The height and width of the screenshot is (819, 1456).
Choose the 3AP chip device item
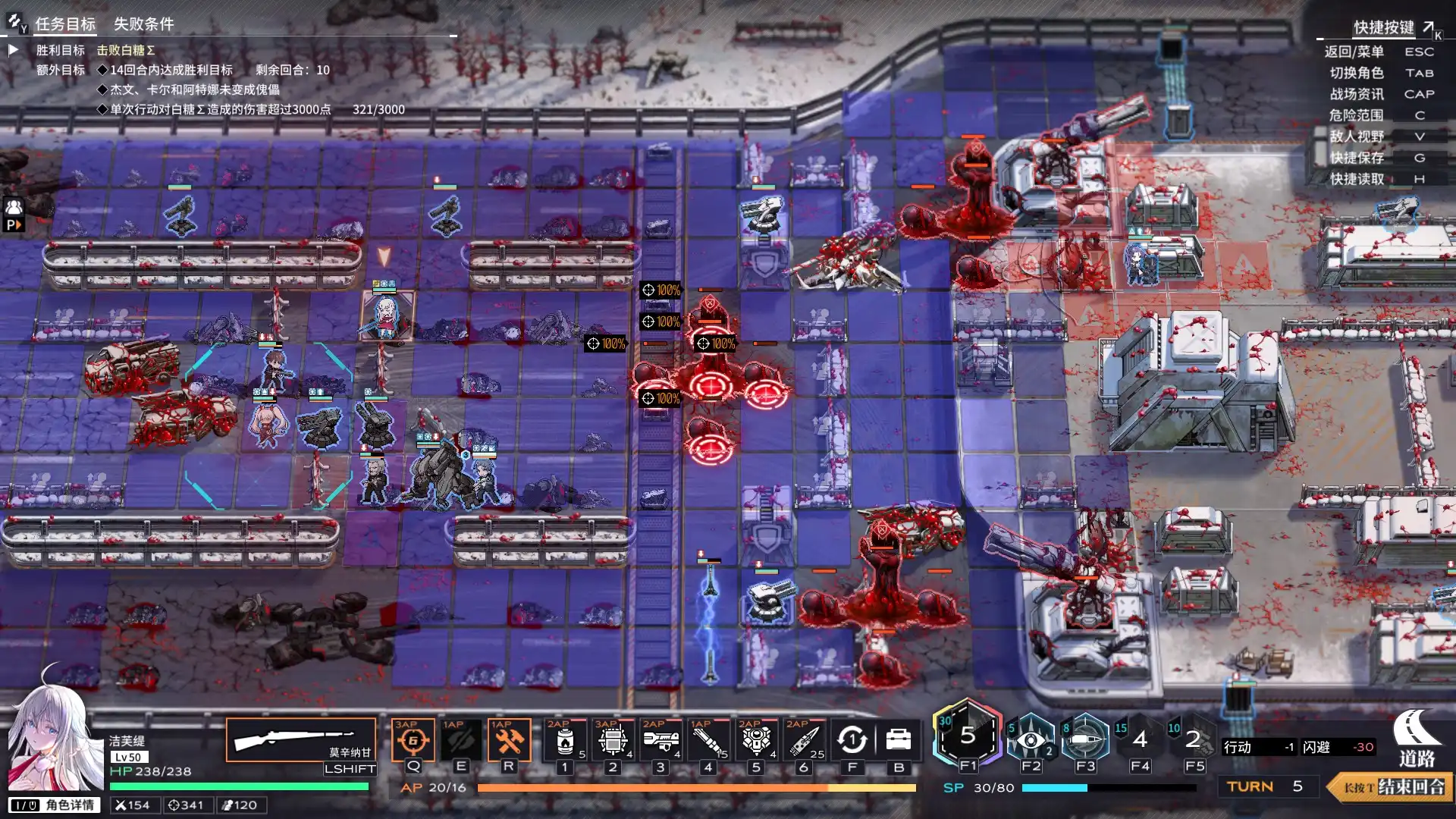[613, 741]
